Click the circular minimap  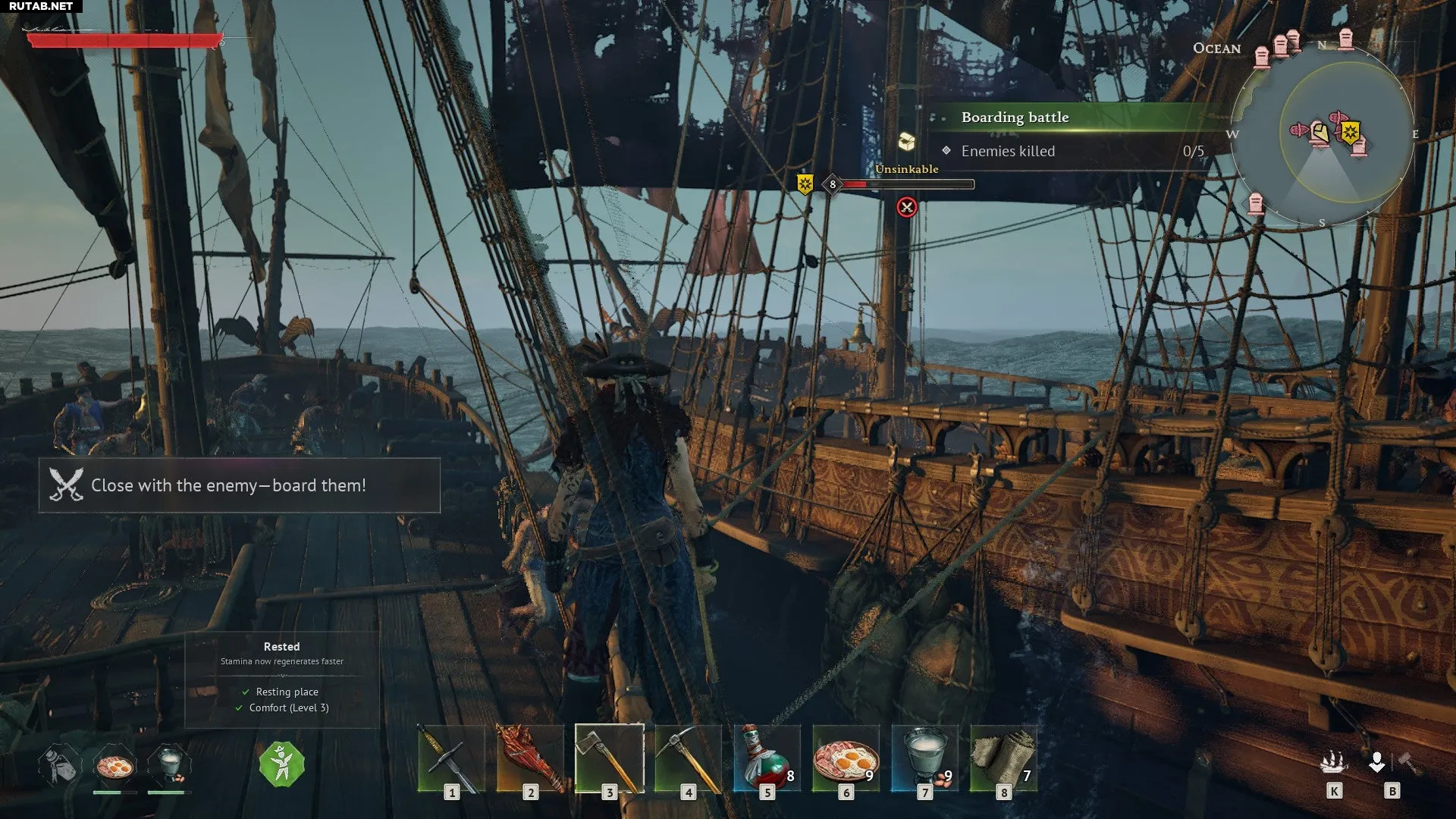click(x=1322, y=134)
